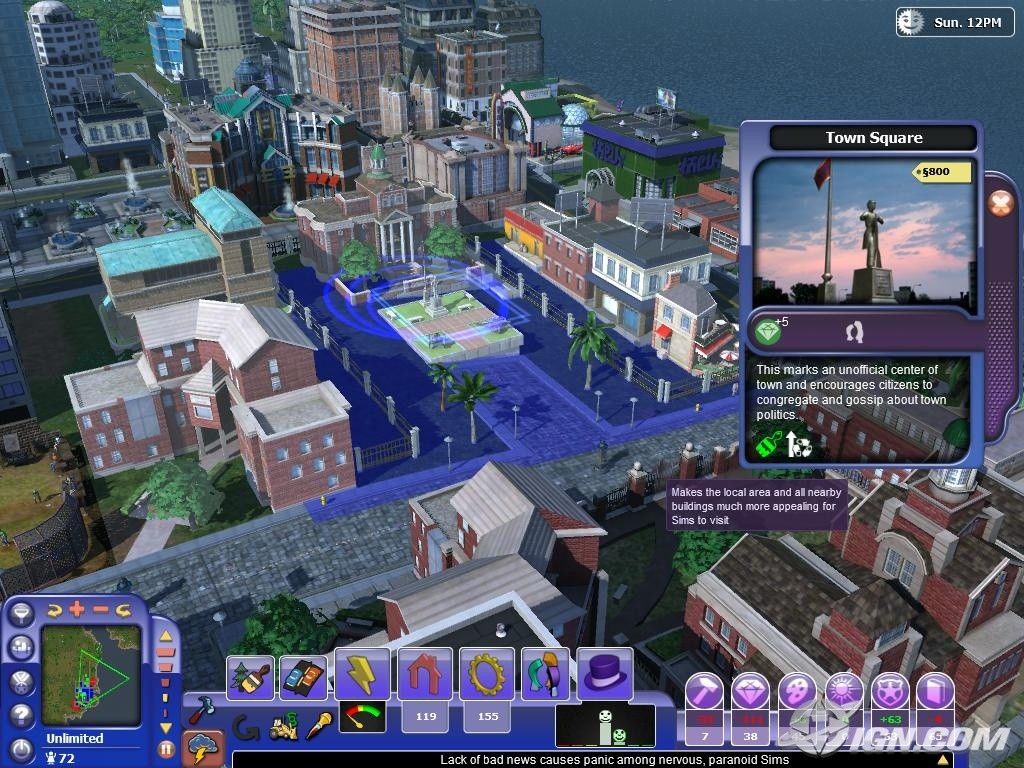This screenshot has width=1024, height=768.
Task: Open the tree and paintbrush landscaping tool
Action: click(250, 677)
